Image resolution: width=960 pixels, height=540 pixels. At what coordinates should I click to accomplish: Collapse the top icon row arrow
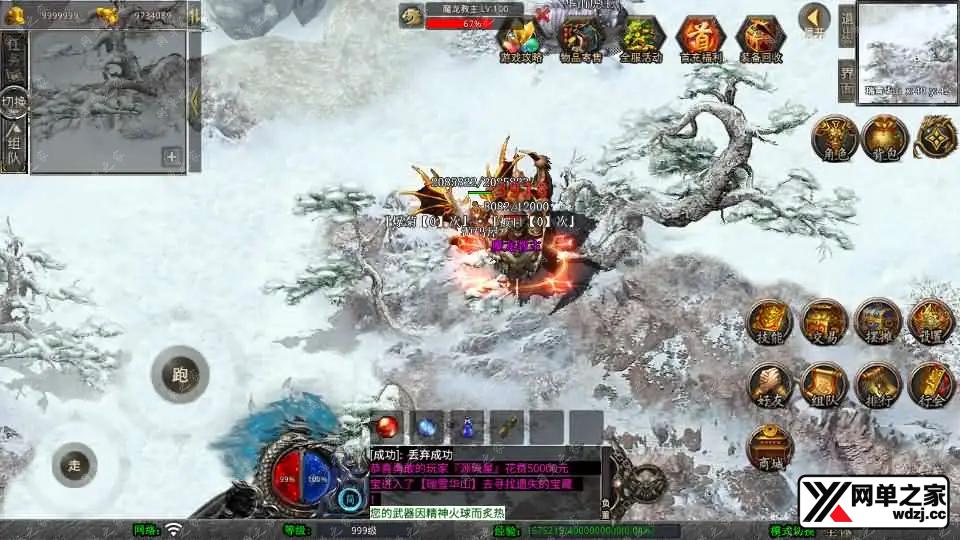click(x=814, y=18)
